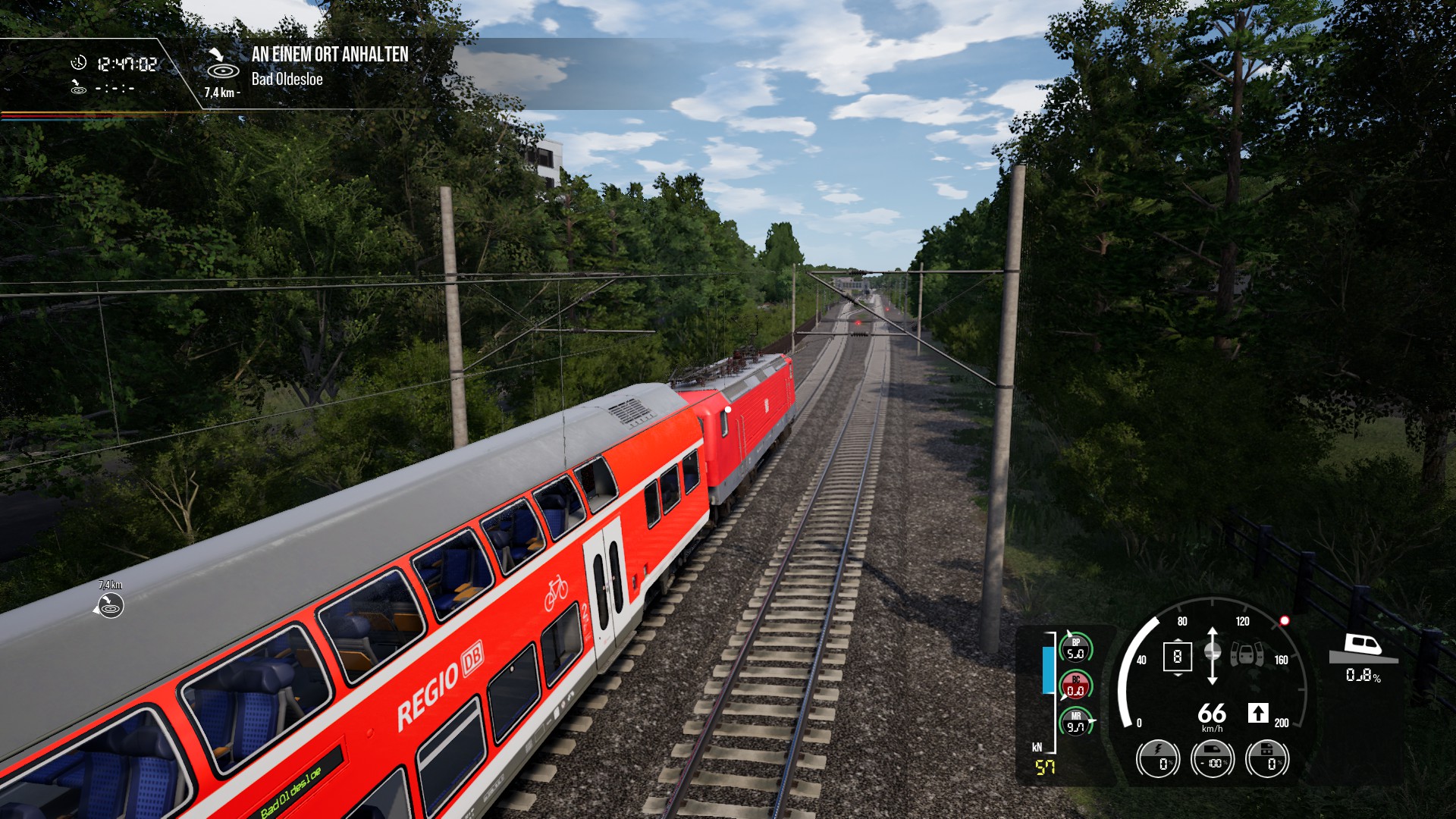Click the white forward arrow direction icon
Viewport: 1456px width, 819px height.
coord(1258,713)
